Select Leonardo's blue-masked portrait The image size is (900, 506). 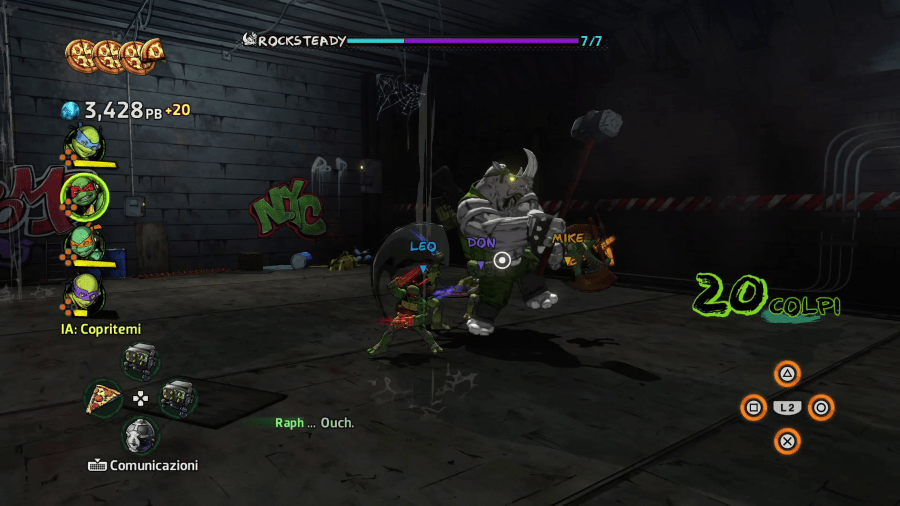click(x=84, y=142)
